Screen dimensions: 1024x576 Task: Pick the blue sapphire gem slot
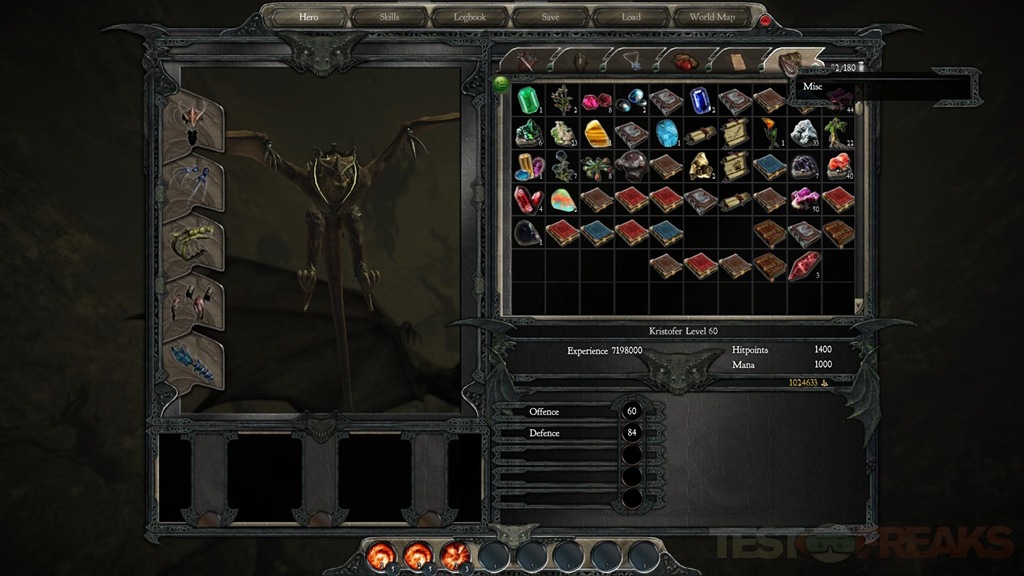[x=699, y=100]
